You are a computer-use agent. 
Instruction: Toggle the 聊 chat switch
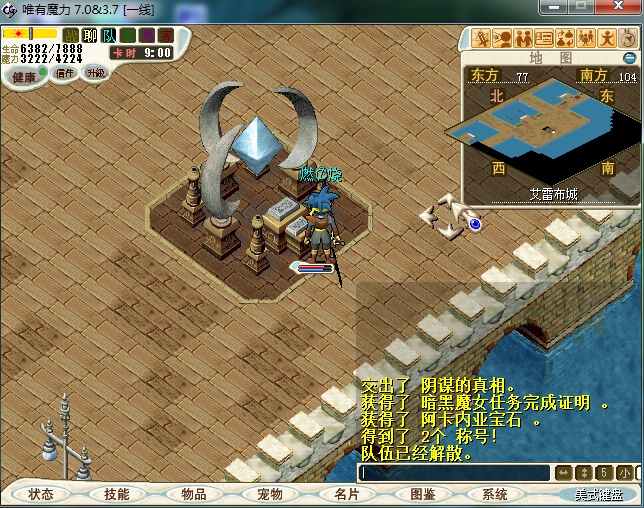click(90, 36)
